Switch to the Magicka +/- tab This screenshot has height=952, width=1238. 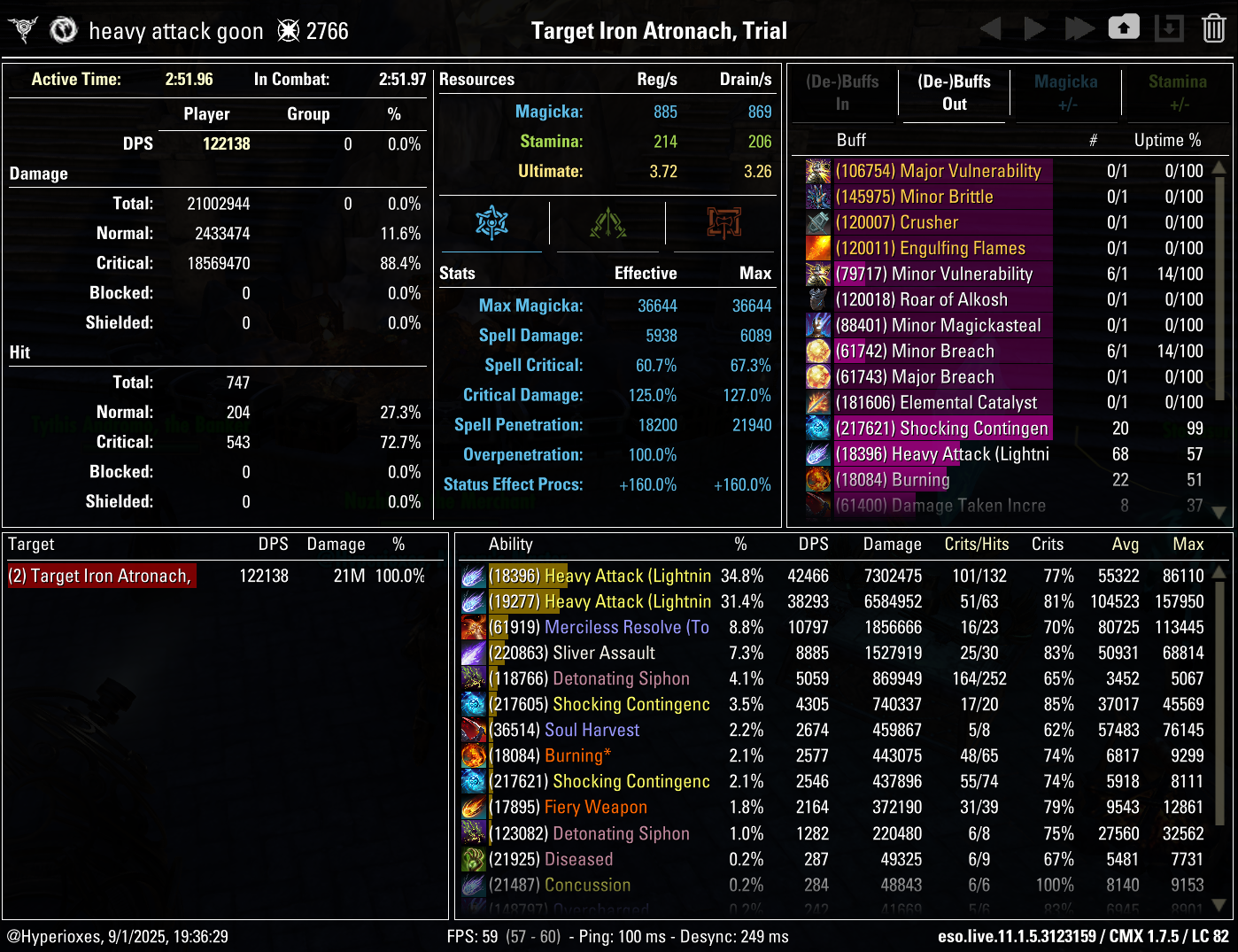coord(1066,93)
